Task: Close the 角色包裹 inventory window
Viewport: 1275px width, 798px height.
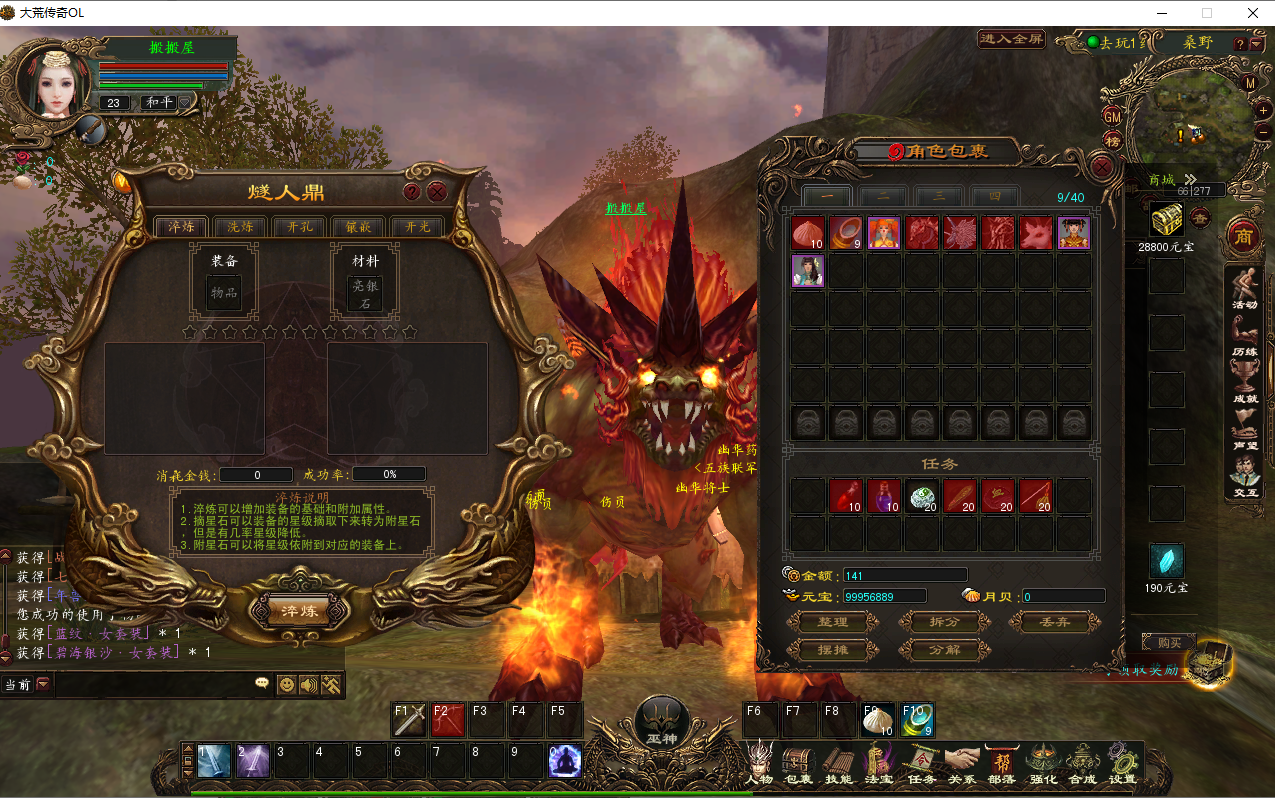Action: 1102,166
